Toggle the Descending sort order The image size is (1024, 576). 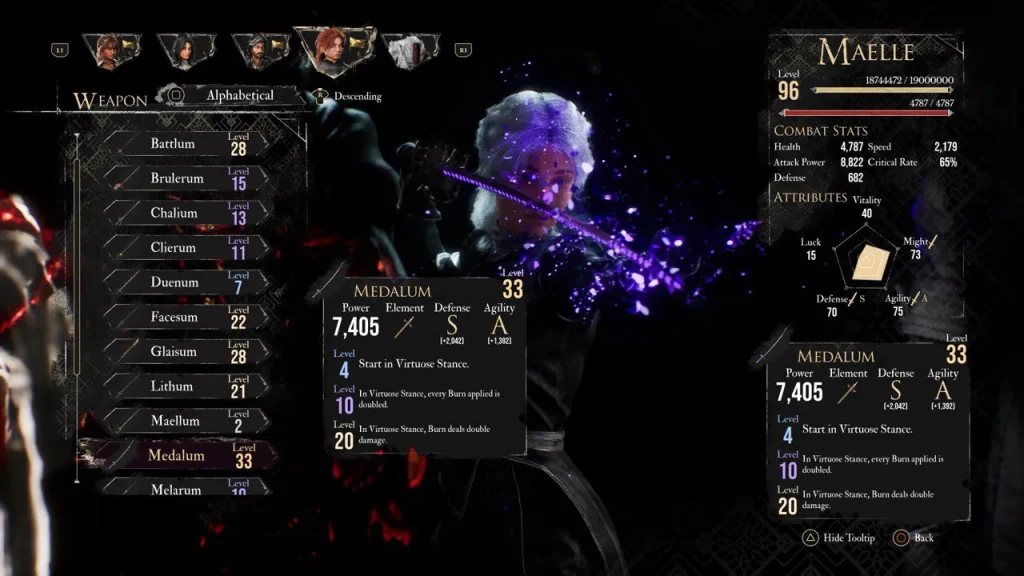(x=350, y=97)
